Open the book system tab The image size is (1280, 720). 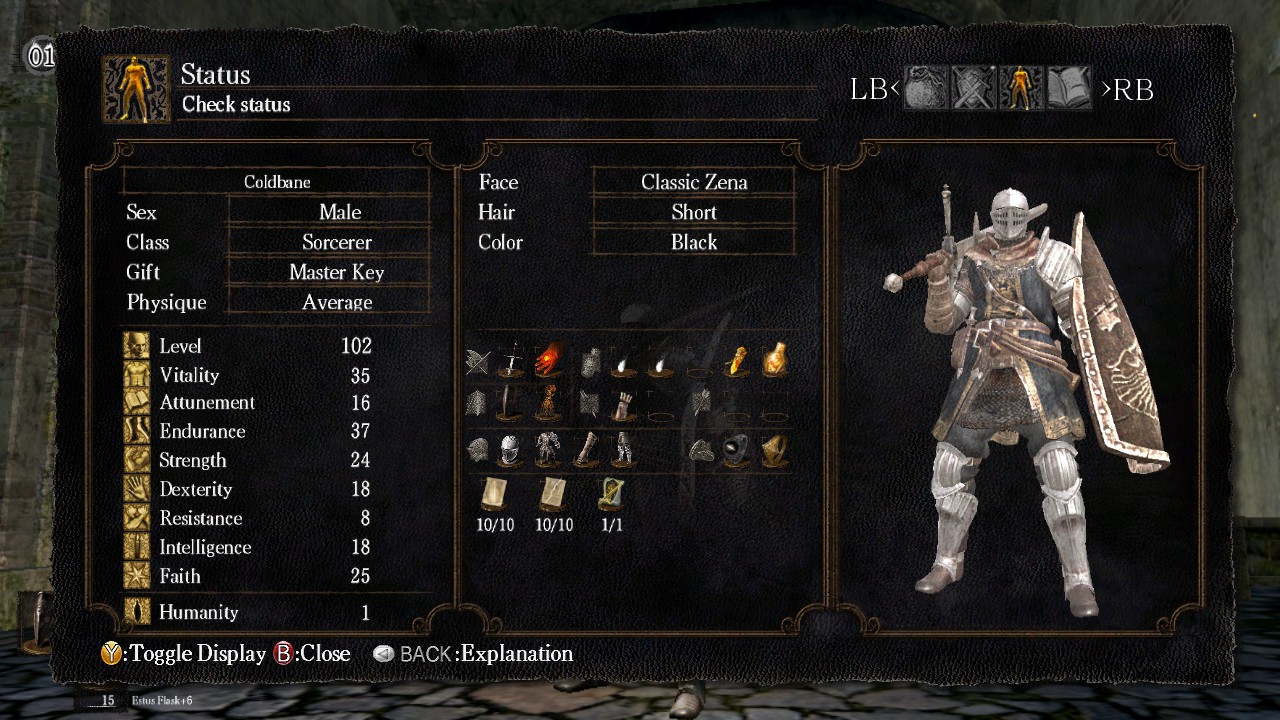1068,89
